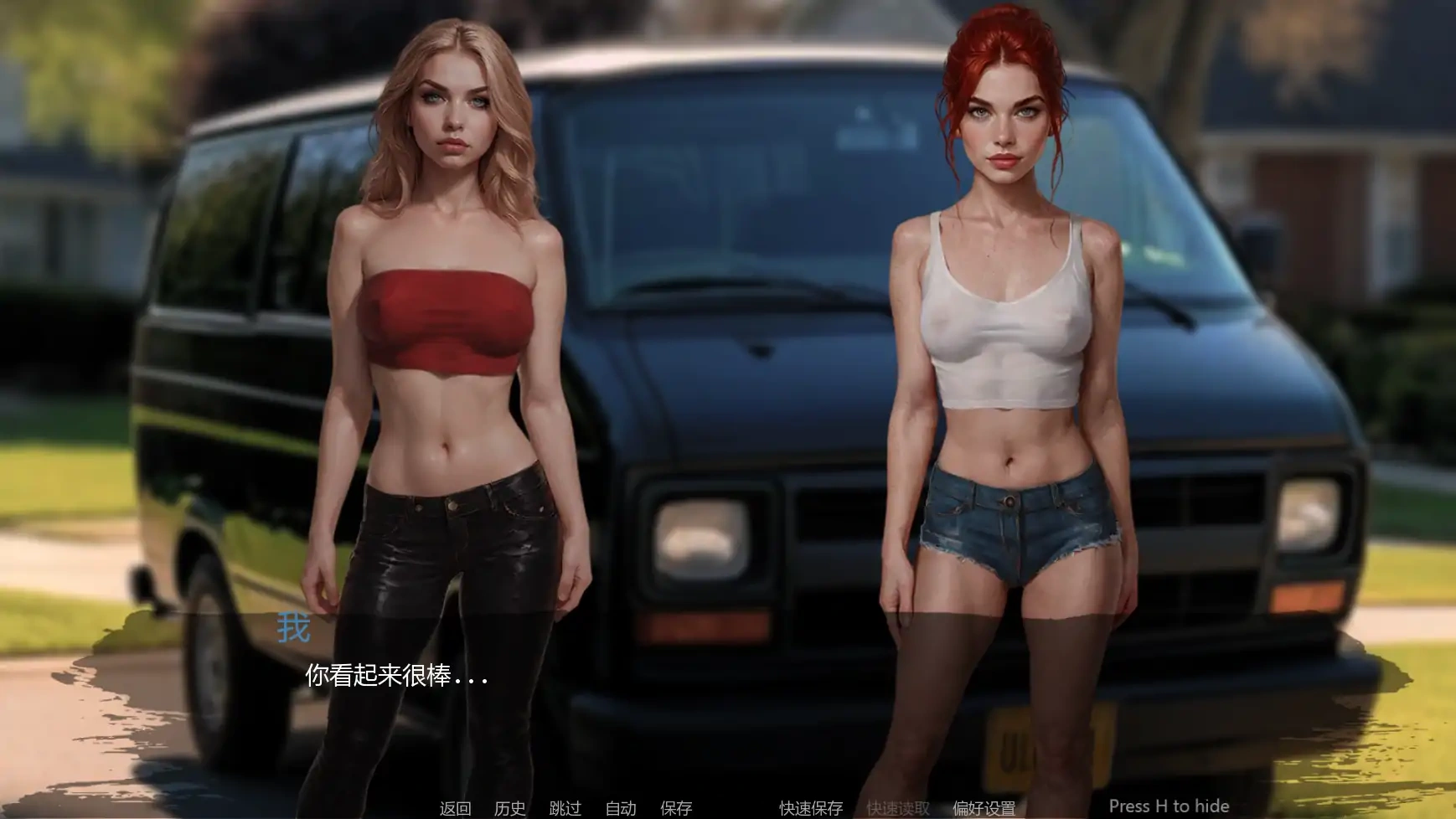
Task: Select 快速读取 to quickload
Action: tap(898, 809)
